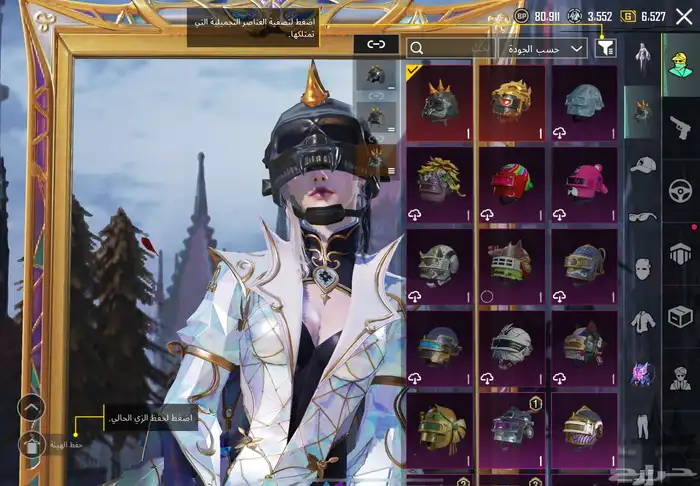This screenshot has height=486, width=700.
Task: Open the item filter funnel button
Action: 606,47
